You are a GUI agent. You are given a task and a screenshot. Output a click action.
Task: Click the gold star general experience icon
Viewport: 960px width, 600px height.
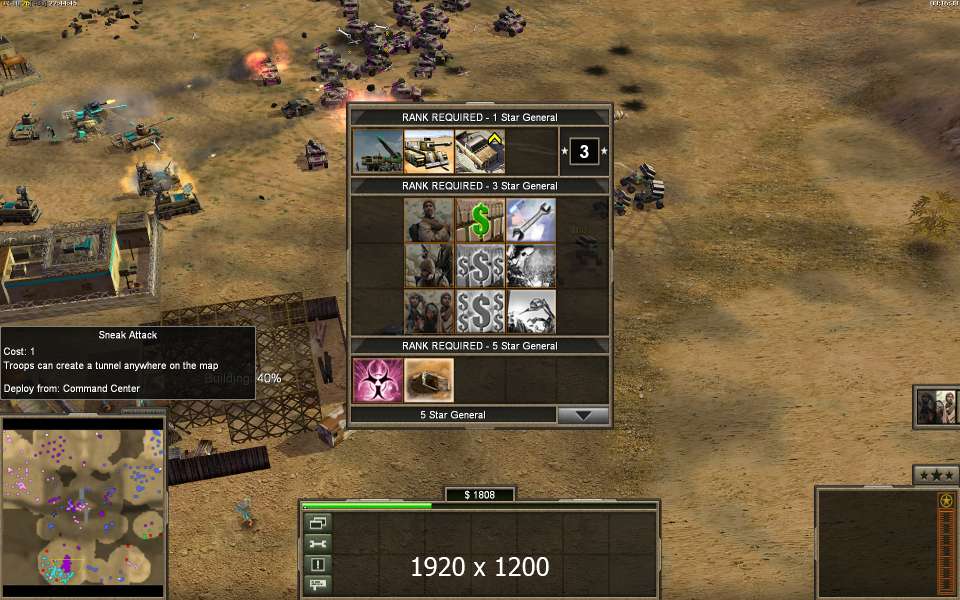tap(946, 500)
